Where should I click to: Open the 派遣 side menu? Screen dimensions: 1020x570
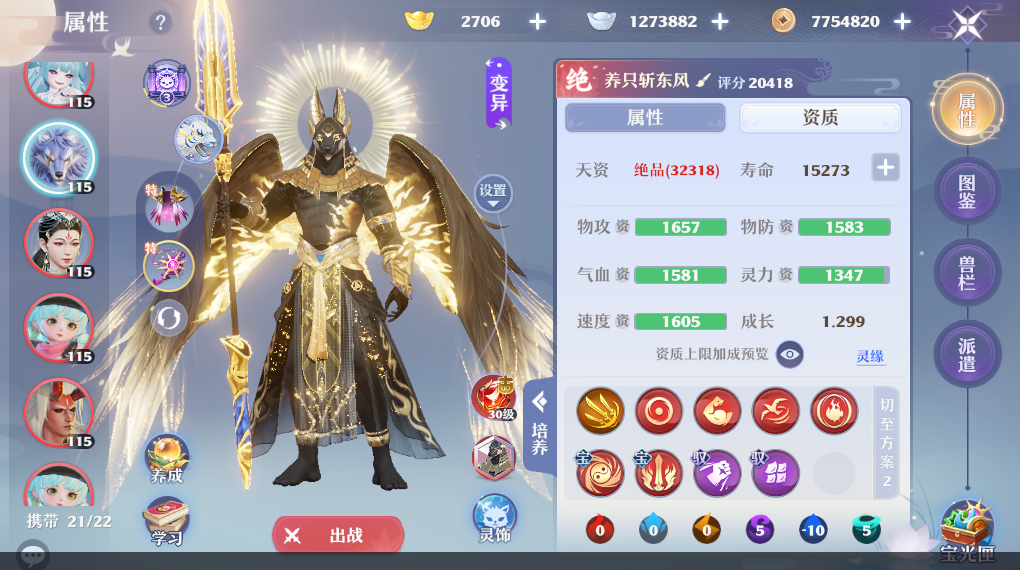point(967,354)
